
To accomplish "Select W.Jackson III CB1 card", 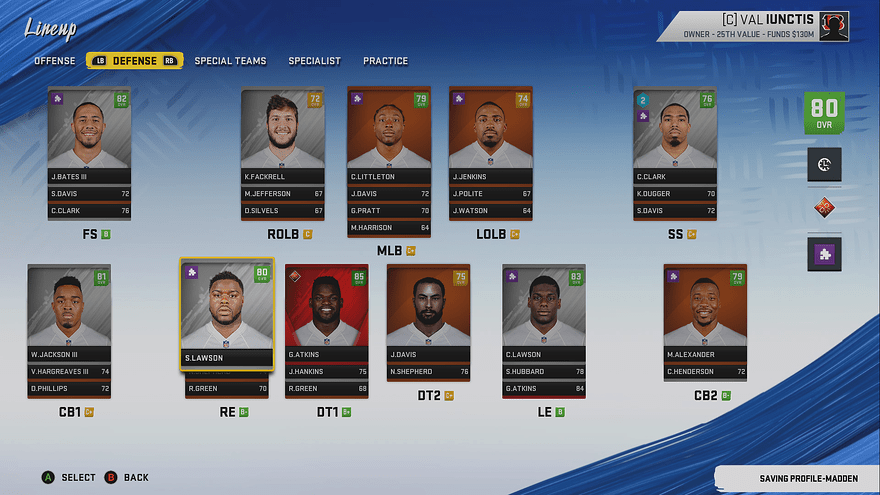I will [x=68, y=312].
